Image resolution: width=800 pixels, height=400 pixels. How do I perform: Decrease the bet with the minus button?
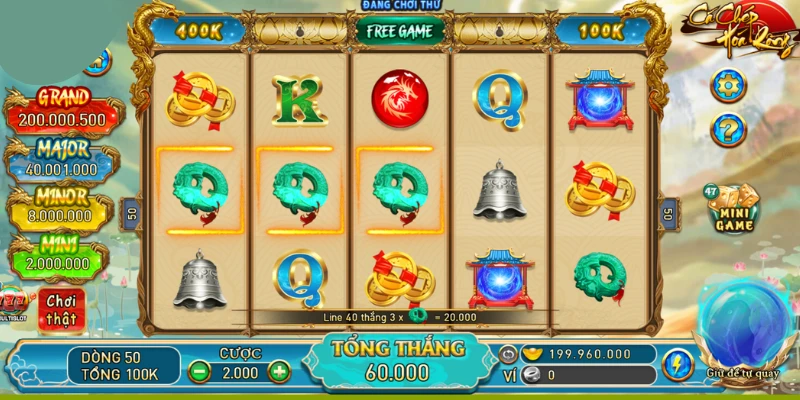pos(201,372)
